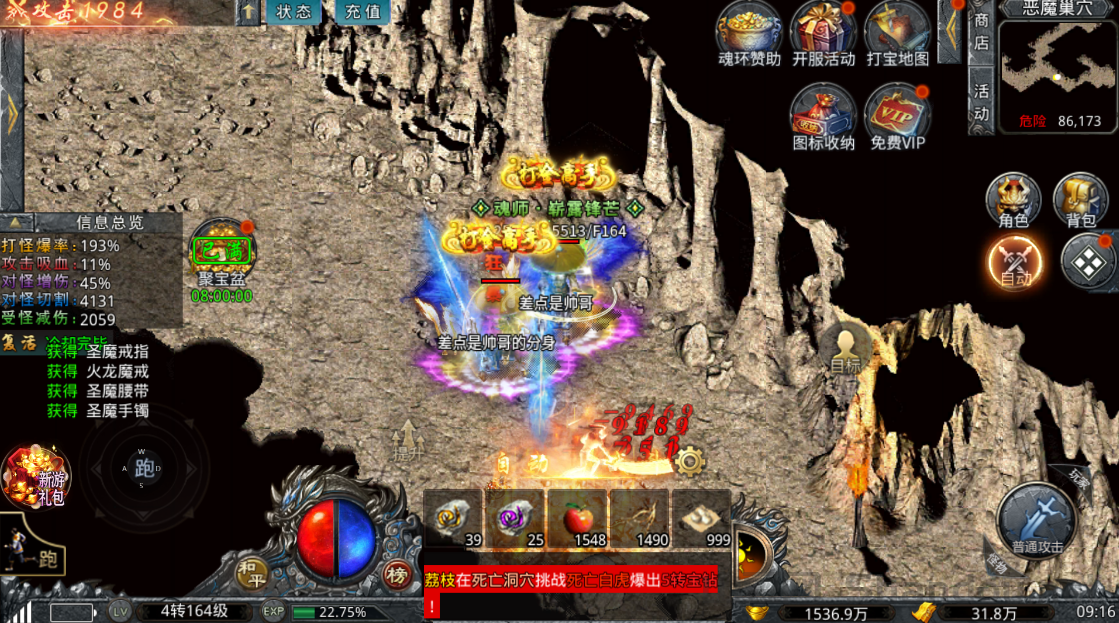Open the 打宝地图 treasure map icon
This screenshot has width=1119, height=623.
[897, 33]
